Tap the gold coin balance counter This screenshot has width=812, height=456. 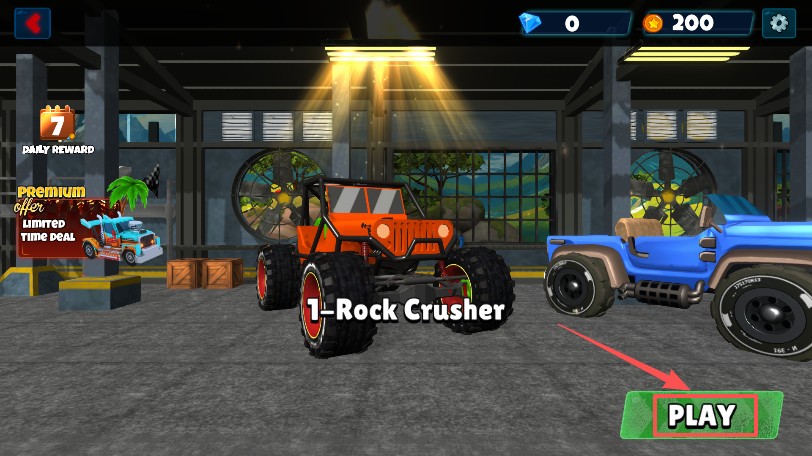click(x=697, y=23)
